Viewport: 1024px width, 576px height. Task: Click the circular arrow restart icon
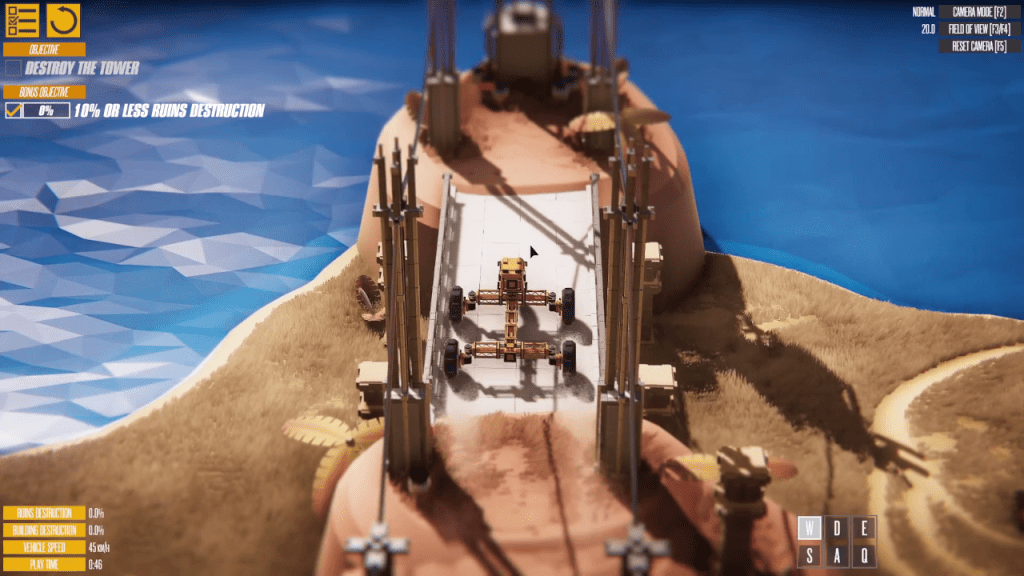pos(64,20)
